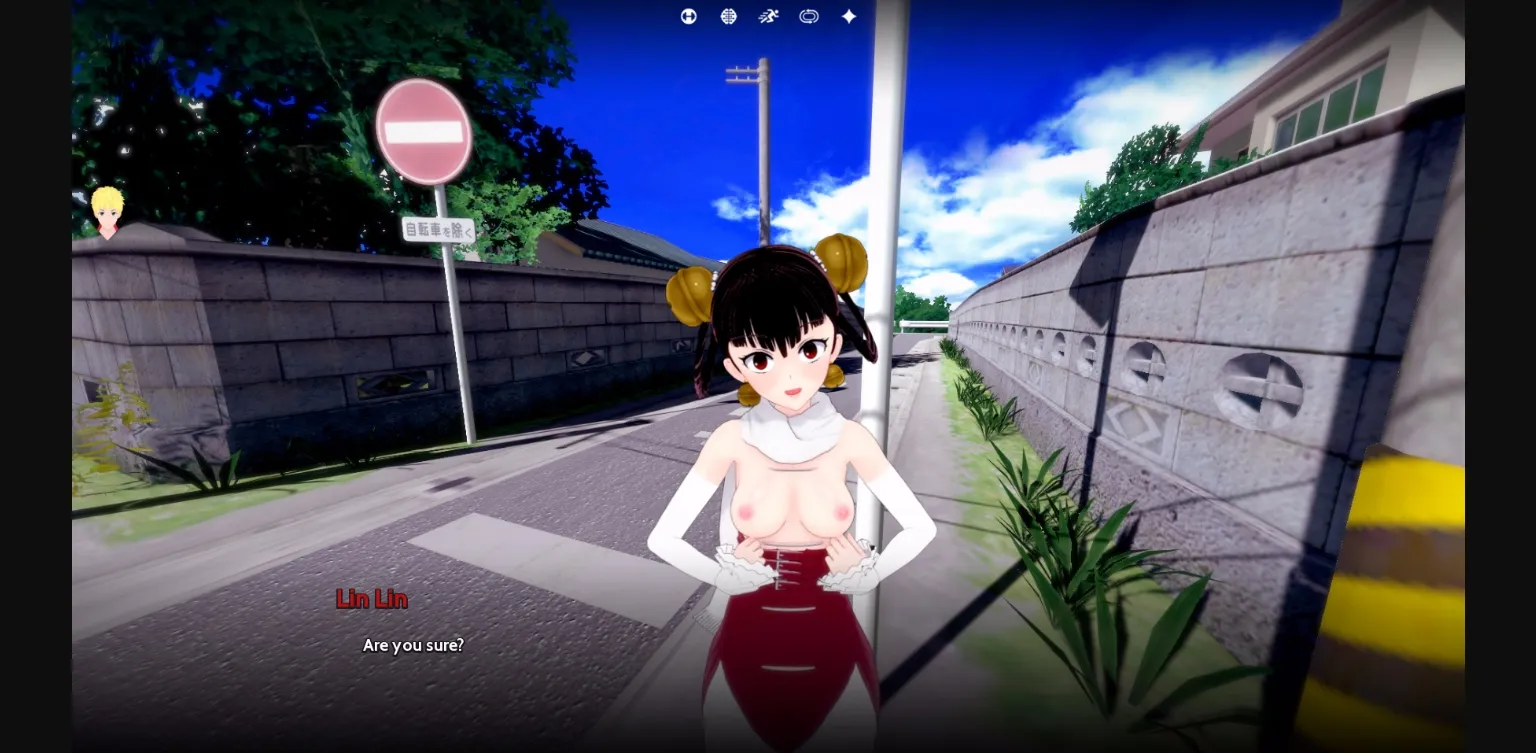The width and height of the screenshot is (1536, 753).
Task: Click the no-entry road sign
Action: pyautogui.click(x=423, y=132)
